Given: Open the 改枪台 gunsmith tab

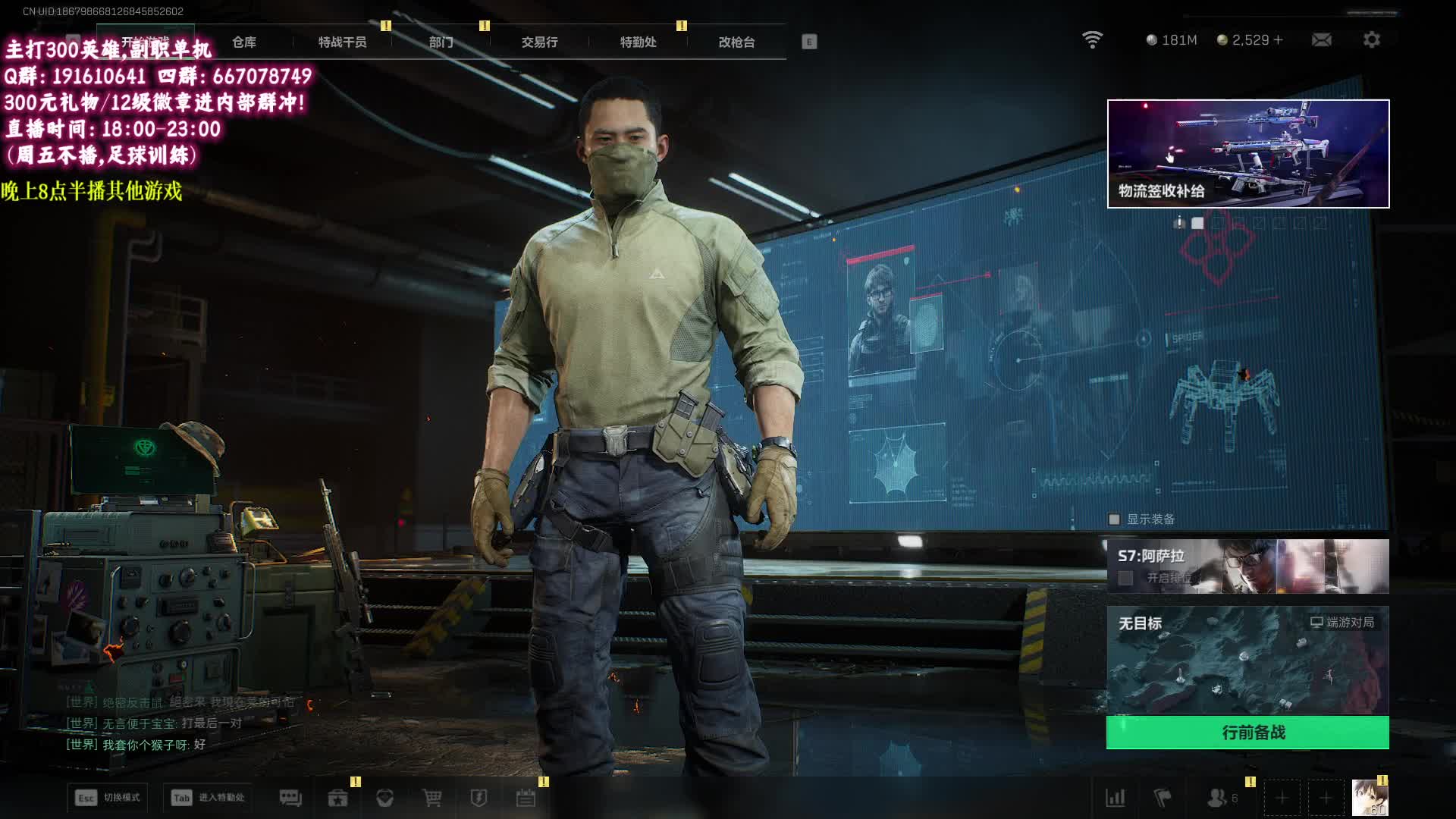Looking at the screenshot, I should coord(736,42).
